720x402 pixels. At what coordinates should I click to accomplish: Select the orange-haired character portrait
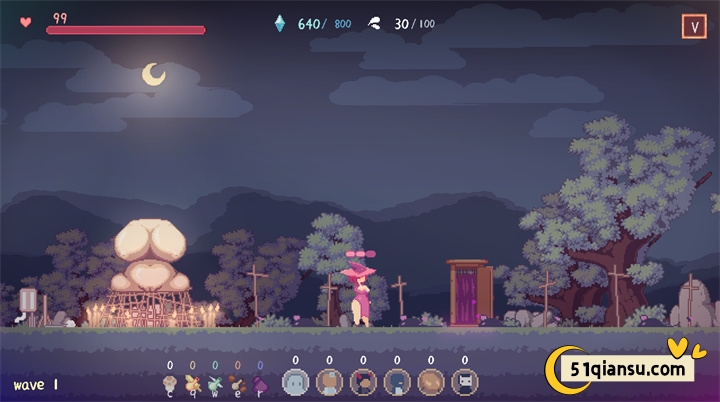[x=329, y=381]
